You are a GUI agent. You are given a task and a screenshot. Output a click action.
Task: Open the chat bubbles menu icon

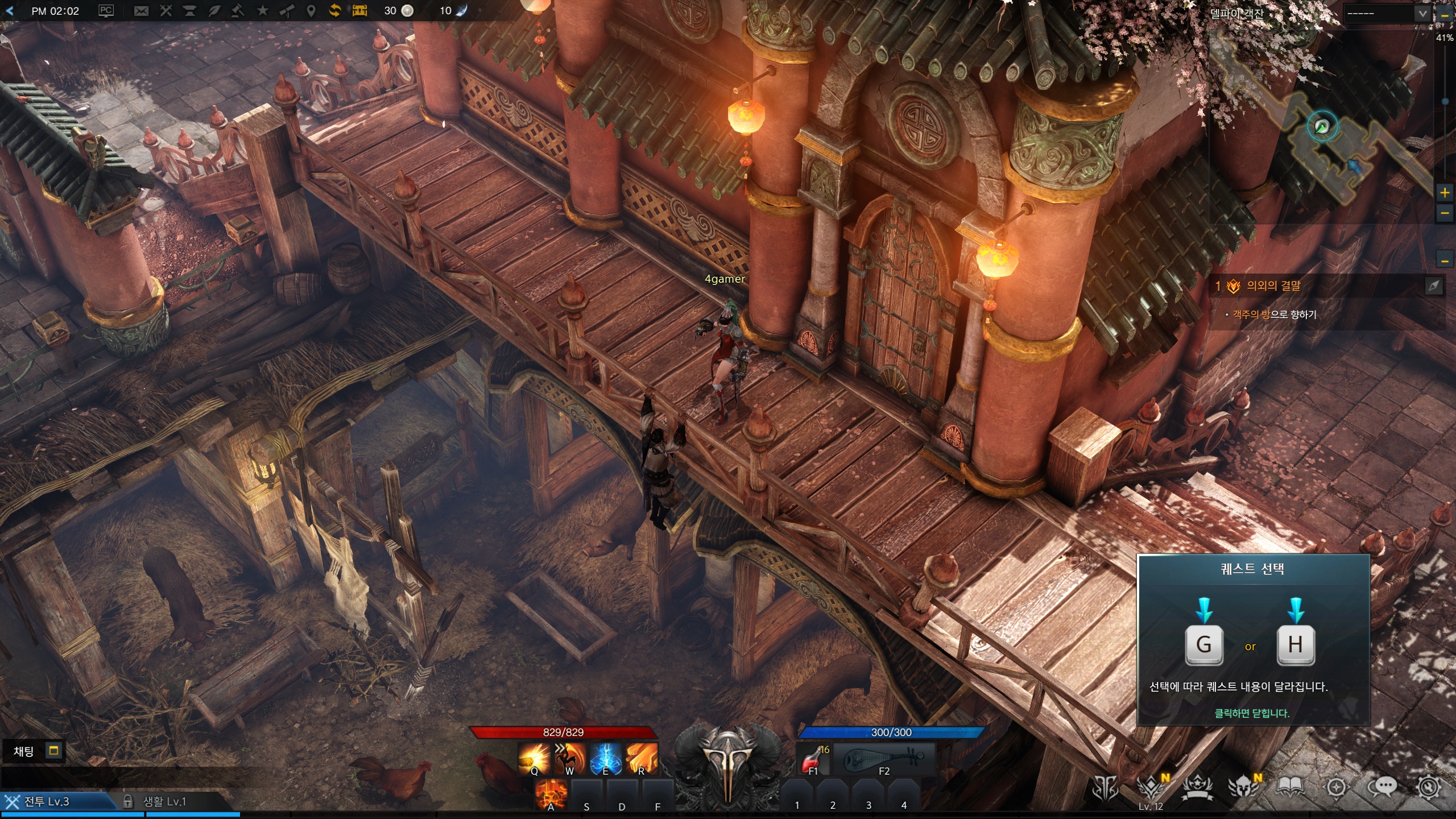point(1382,788)
